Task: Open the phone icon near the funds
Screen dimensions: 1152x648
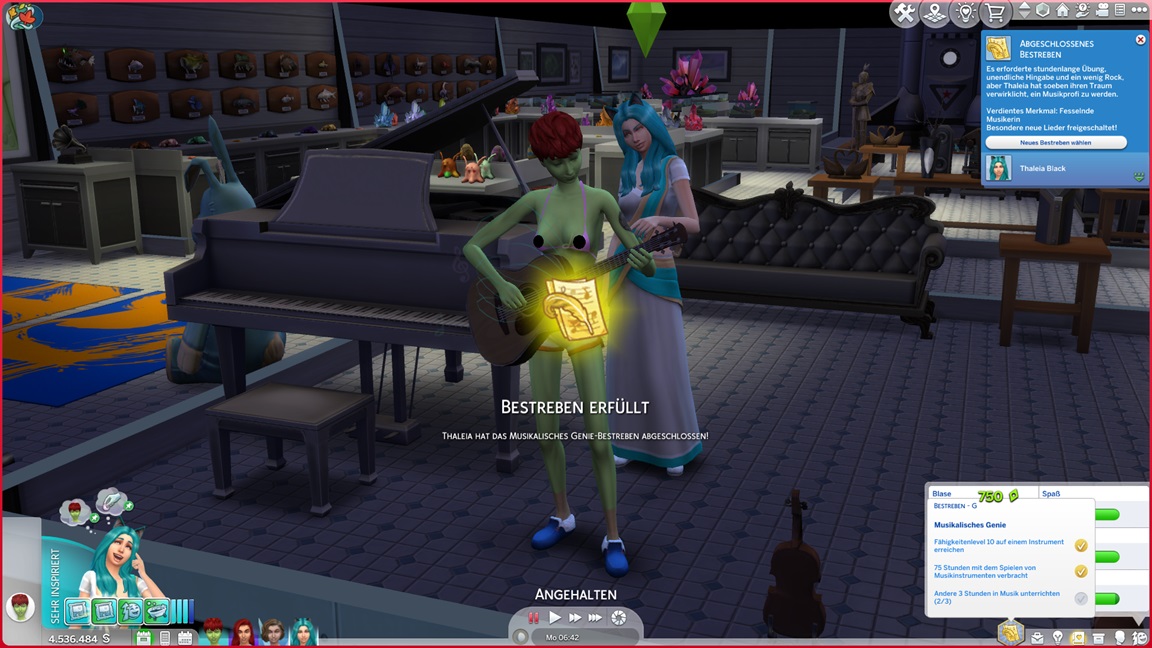Action: 165,637
